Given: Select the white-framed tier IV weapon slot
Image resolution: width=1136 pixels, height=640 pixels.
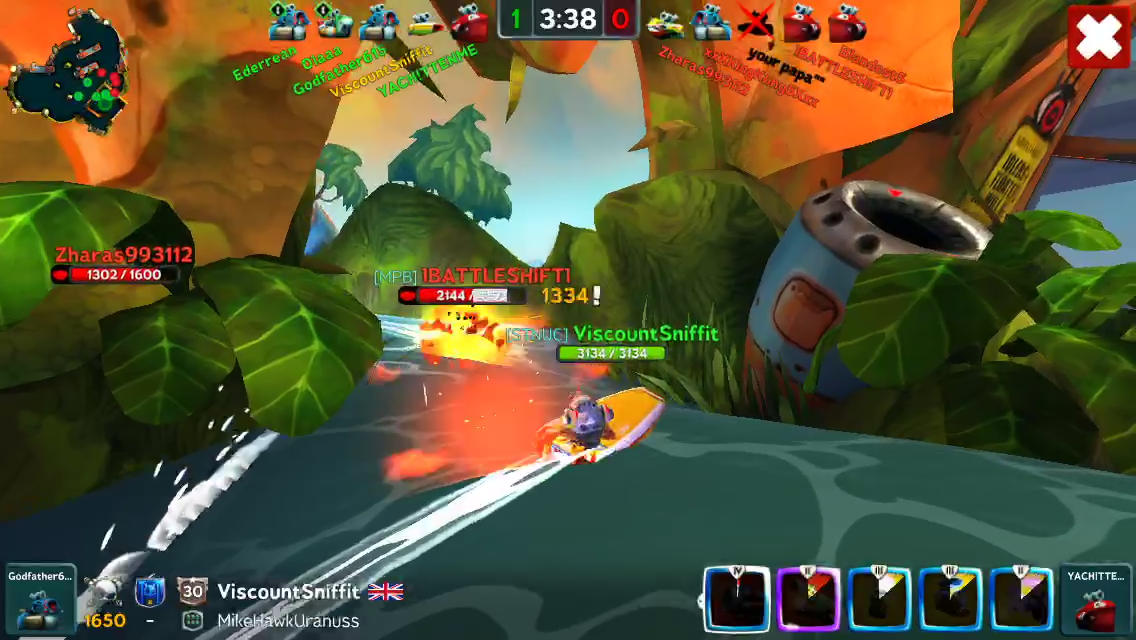Looking at the screenshot, I should 737,598.
